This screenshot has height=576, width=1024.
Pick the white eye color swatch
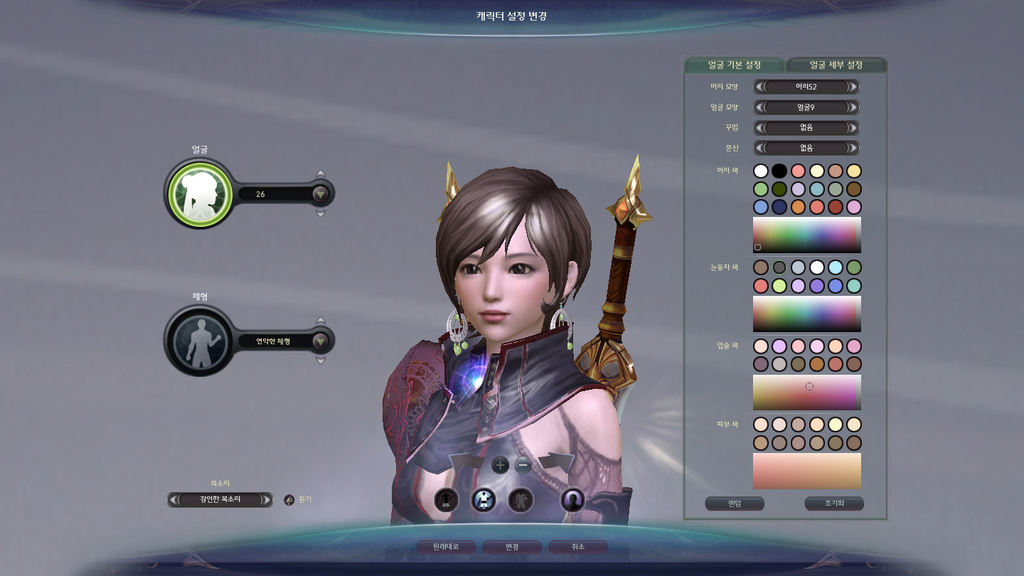click(817, 267)
